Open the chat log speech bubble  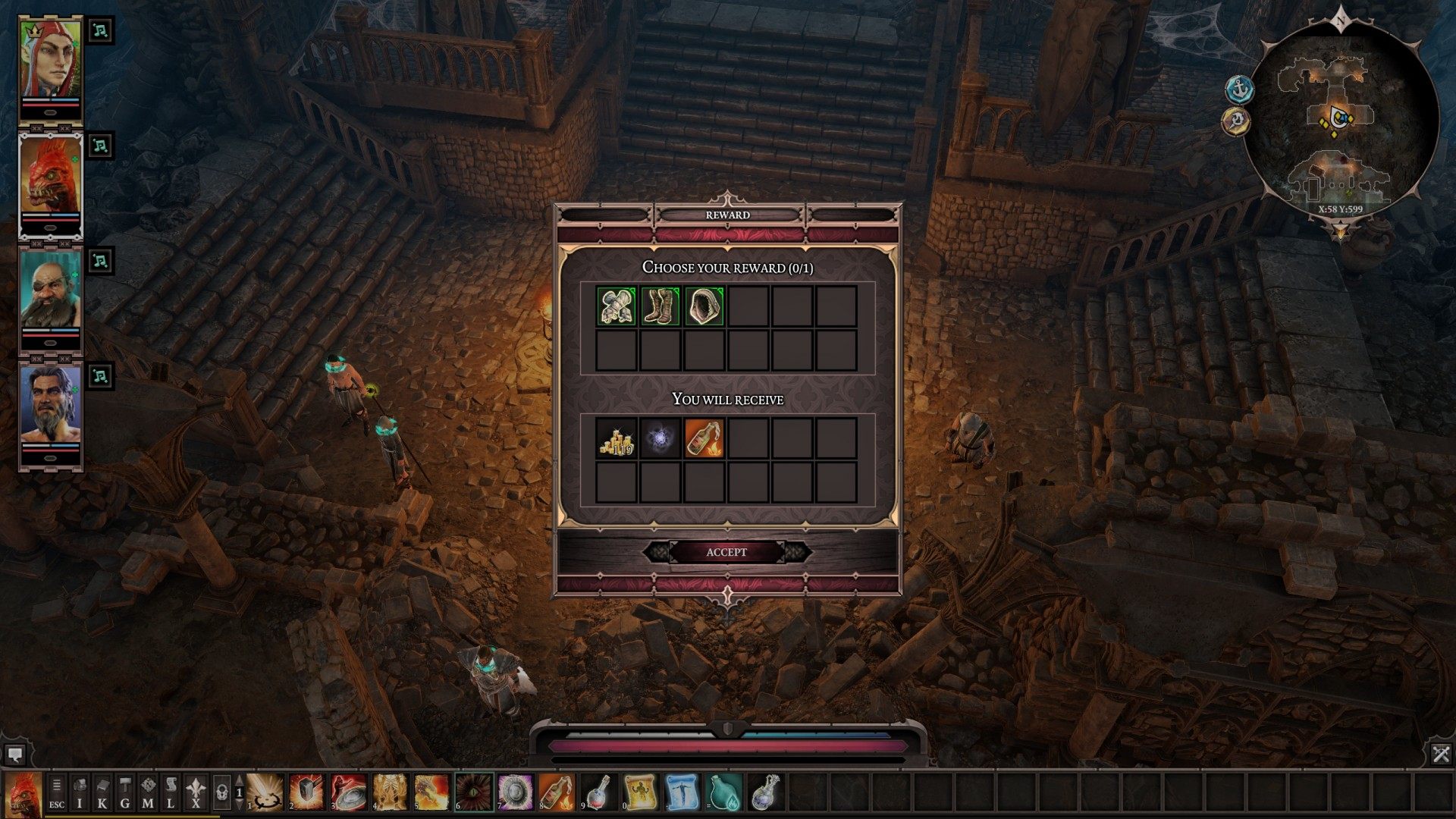pos(14,755)
